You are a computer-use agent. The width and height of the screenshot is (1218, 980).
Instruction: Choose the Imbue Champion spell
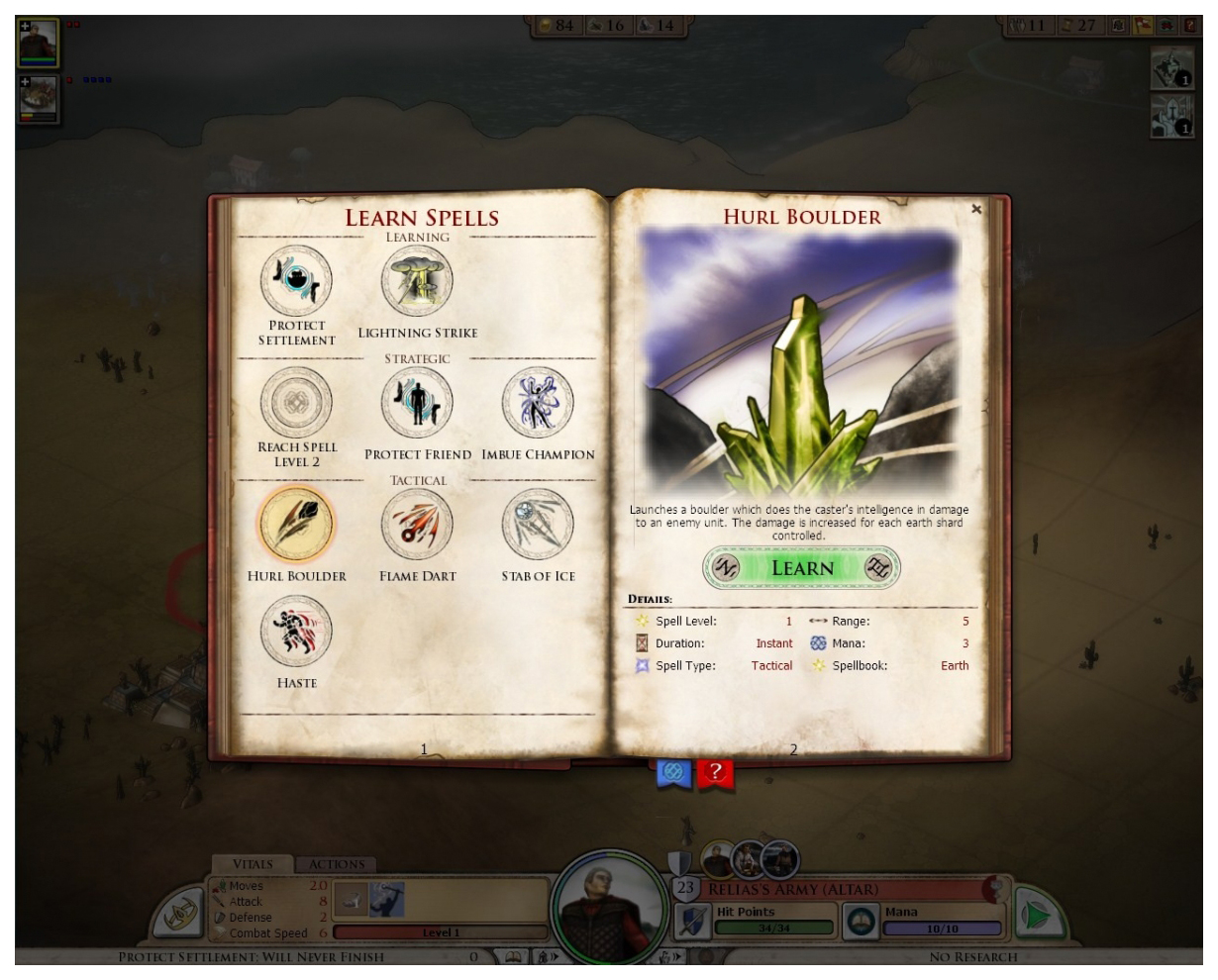[538, 403]
